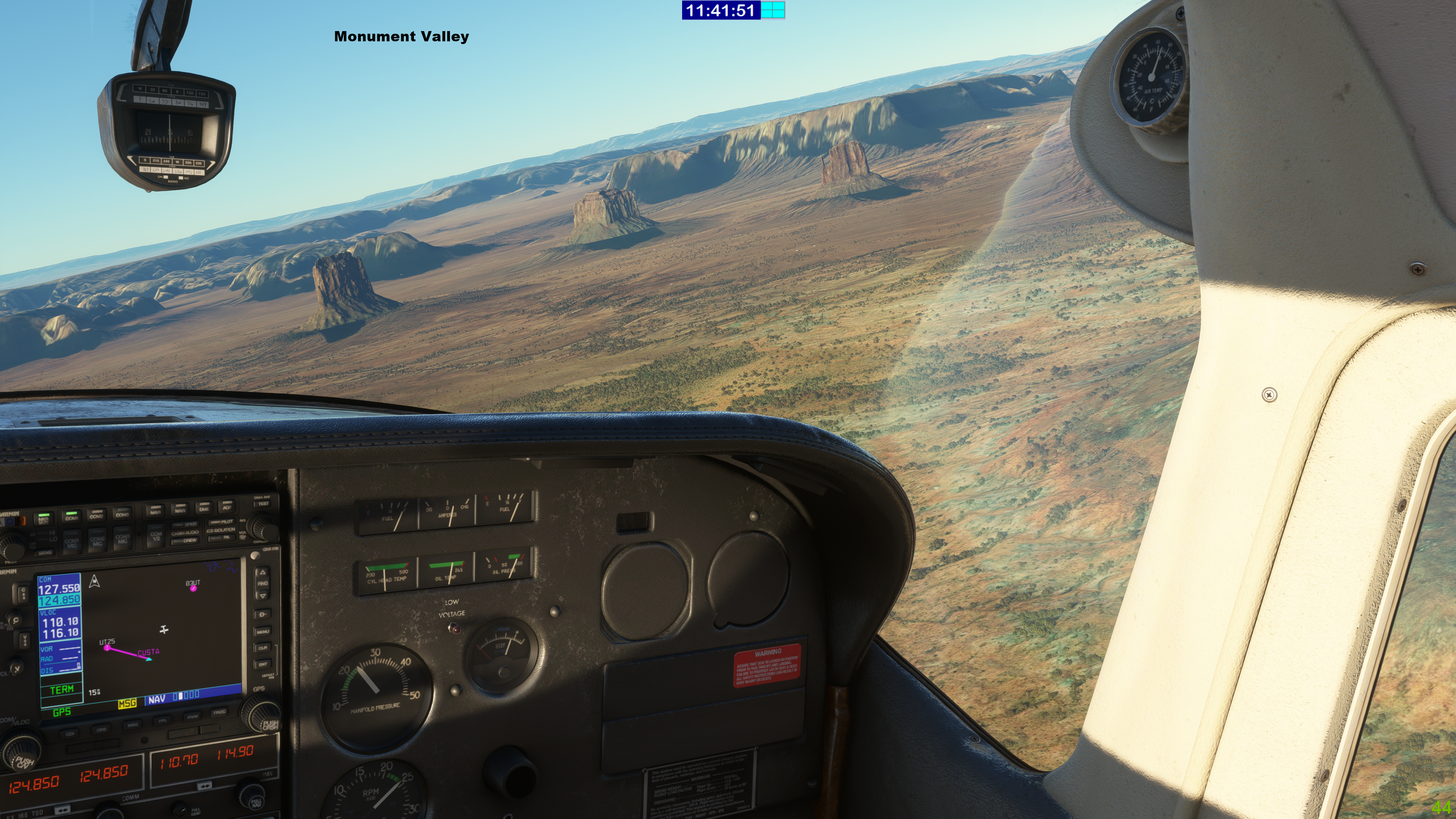The height and width of the screenshot is (819, 1456).
Task: Open the GPS PROC procedures button
Action: coord(219,713)
